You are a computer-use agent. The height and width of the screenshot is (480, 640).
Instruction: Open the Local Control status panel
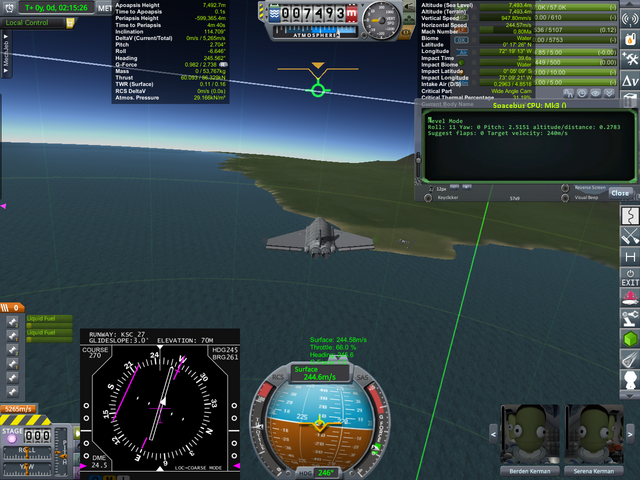pyautogui.click(x=28, y=22)
